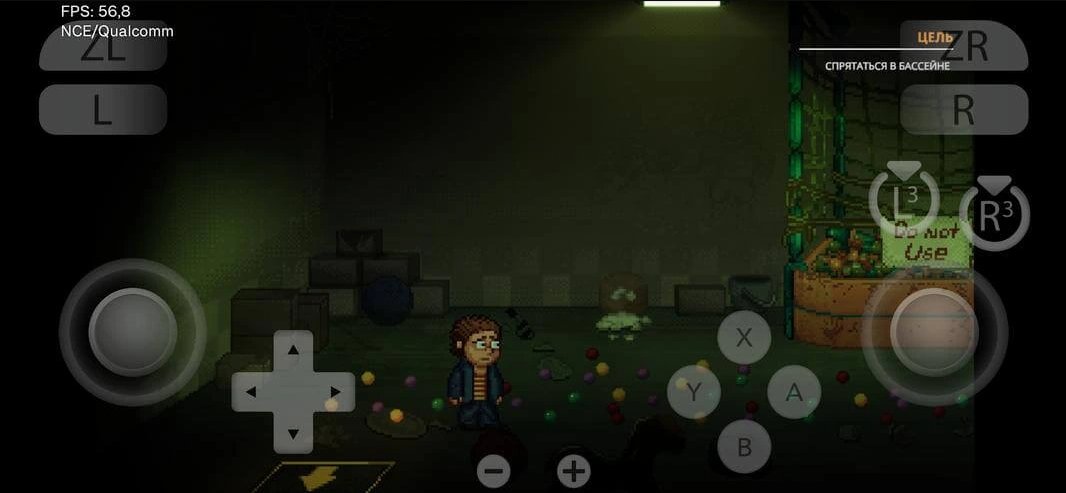Viewport: 1066px width, 493px height.
Task: Tap the D-pad down arrow
Action: (293, 433)
